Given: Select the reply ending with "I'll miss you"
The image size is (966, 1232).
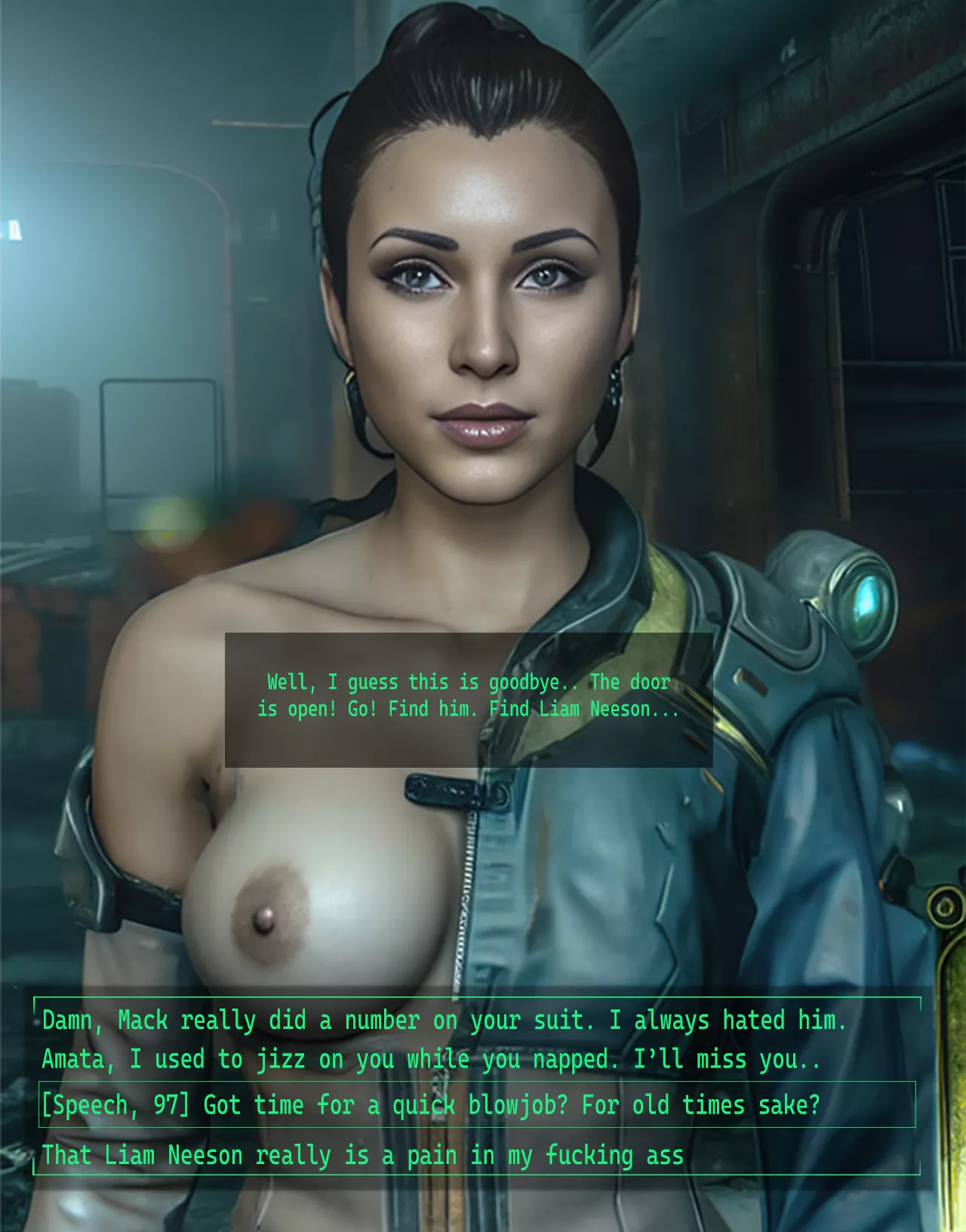Looking at the screenshot, I should point(430,1060).
